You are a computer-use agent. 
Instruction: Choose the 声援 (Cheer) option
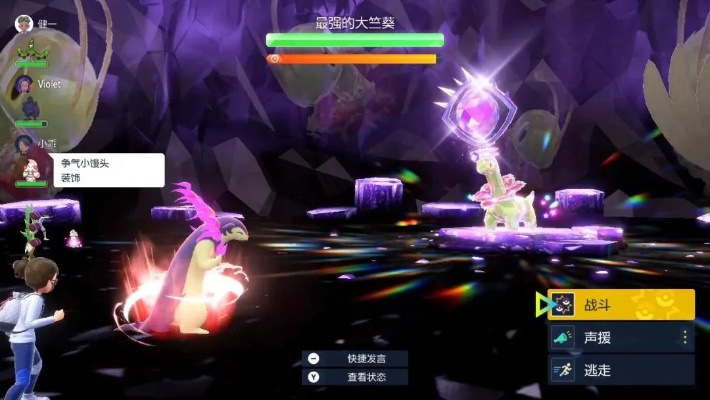pyautogui.click(x=620, y=337)
